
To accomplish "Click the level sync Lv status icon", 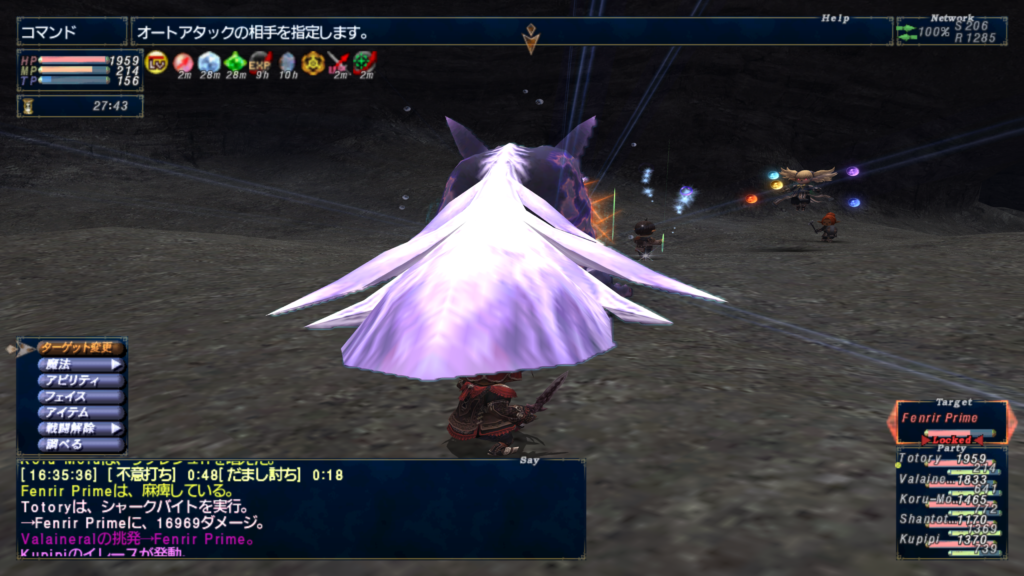I will pos(156,62).
